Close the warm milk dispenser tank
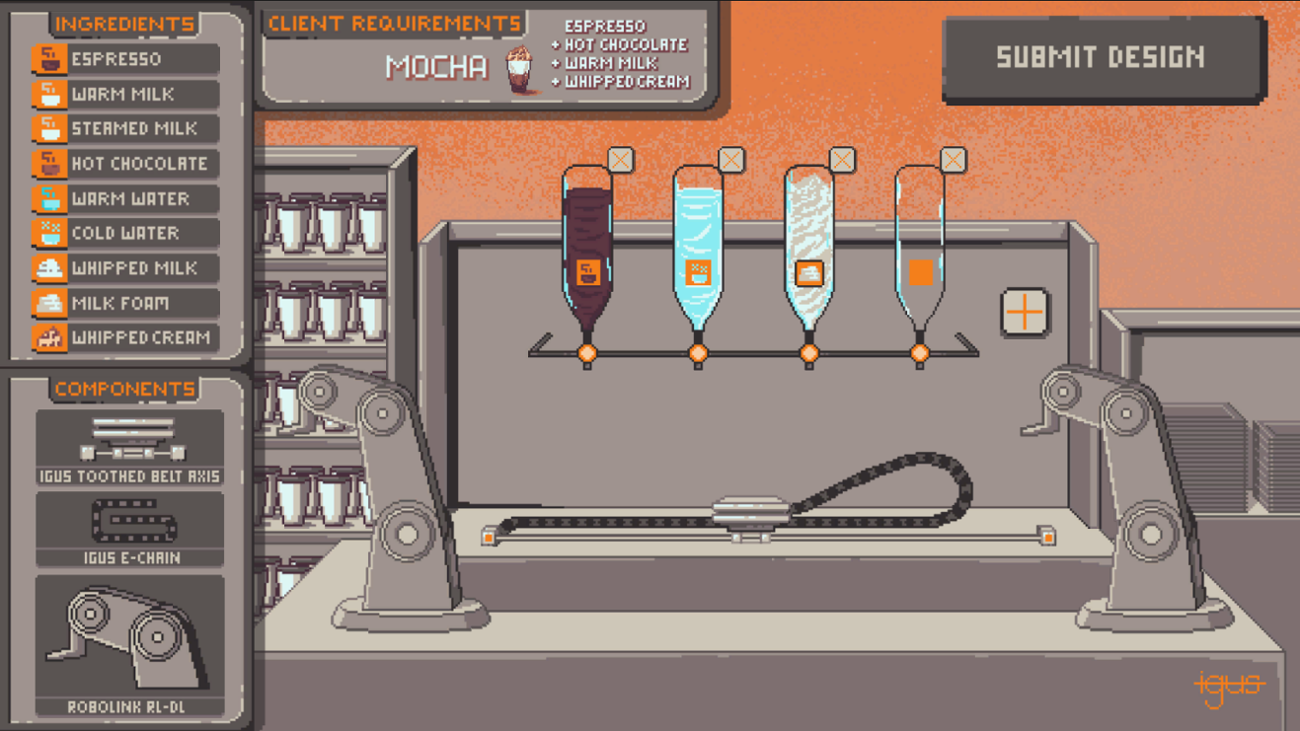 (x=733, y=158)
